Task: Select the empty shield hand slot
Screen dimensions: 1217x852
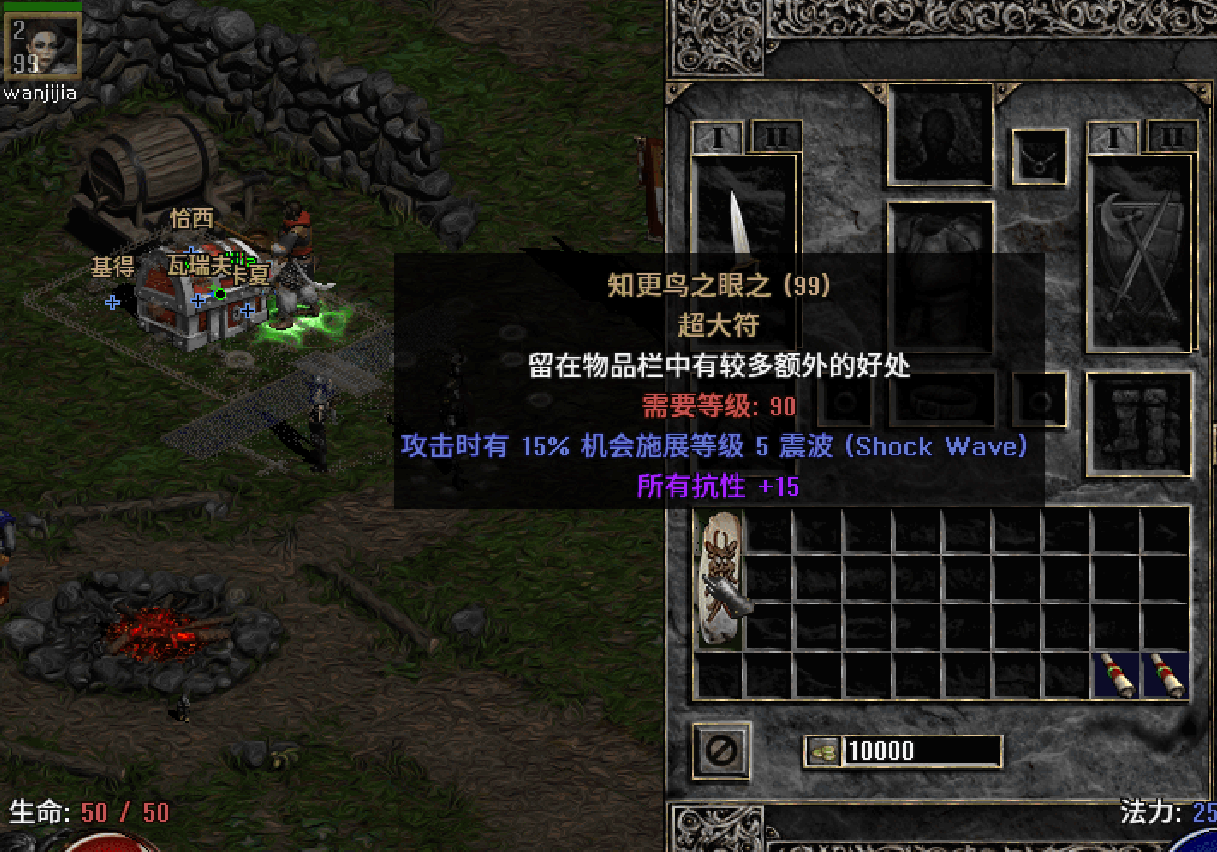Action: (x=1140, y=250)
